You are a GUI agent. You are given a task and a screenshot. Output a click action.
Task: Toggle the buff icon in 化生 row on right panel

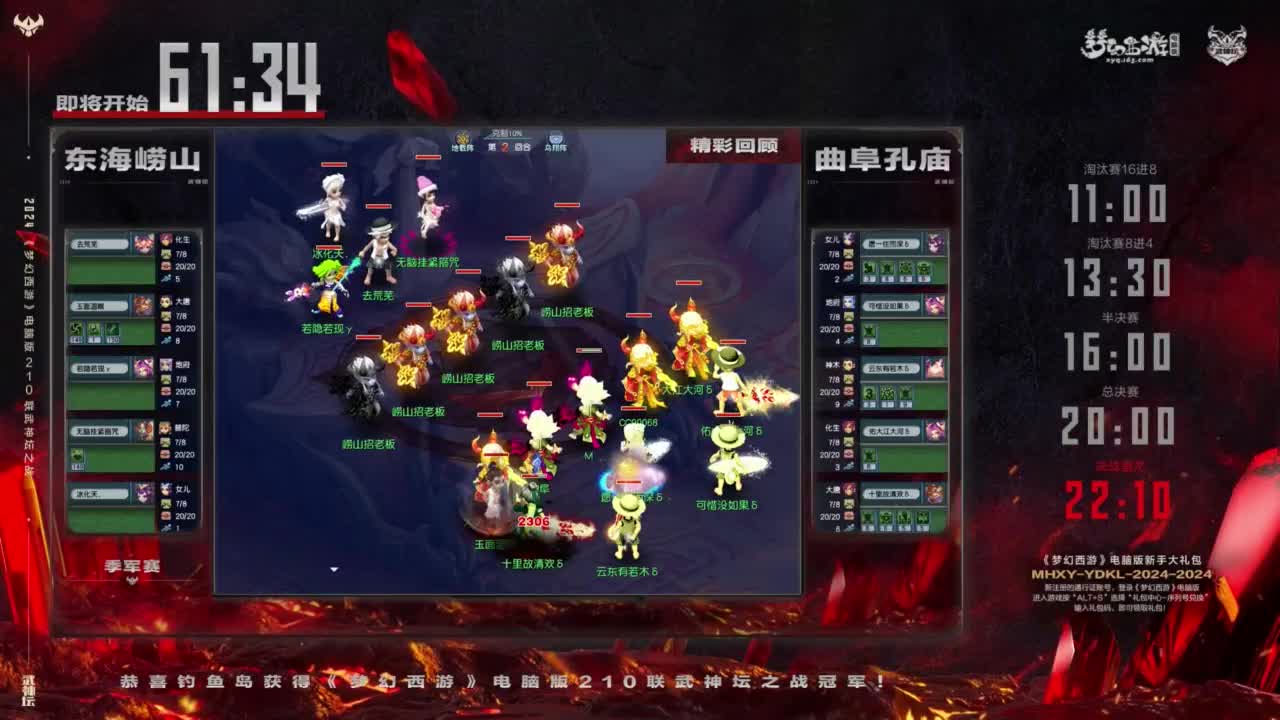pyautogui.click(x=869, y=453)
